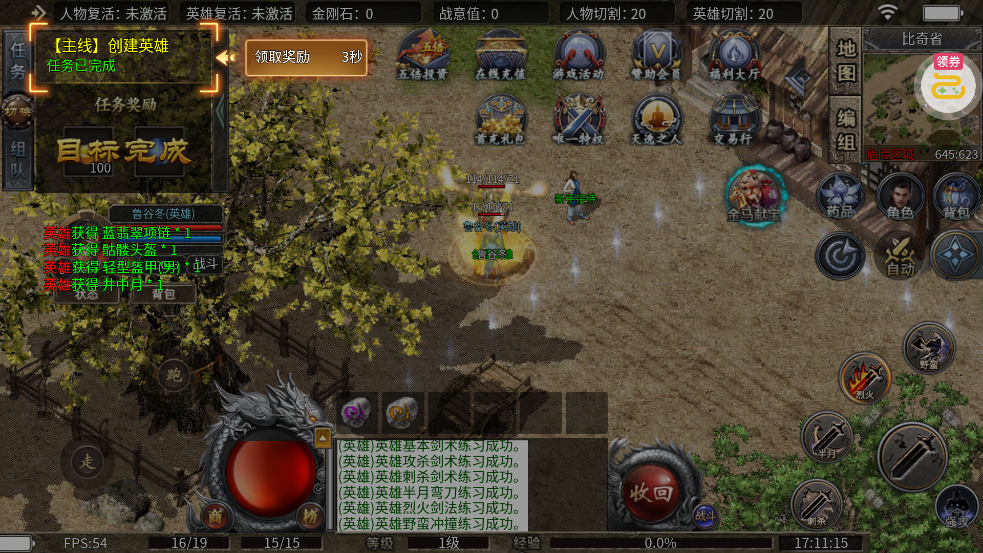This screenshot has width=983, height=553.
Task: Toggle 自动 auto-combat
Action: pos(899,254)
